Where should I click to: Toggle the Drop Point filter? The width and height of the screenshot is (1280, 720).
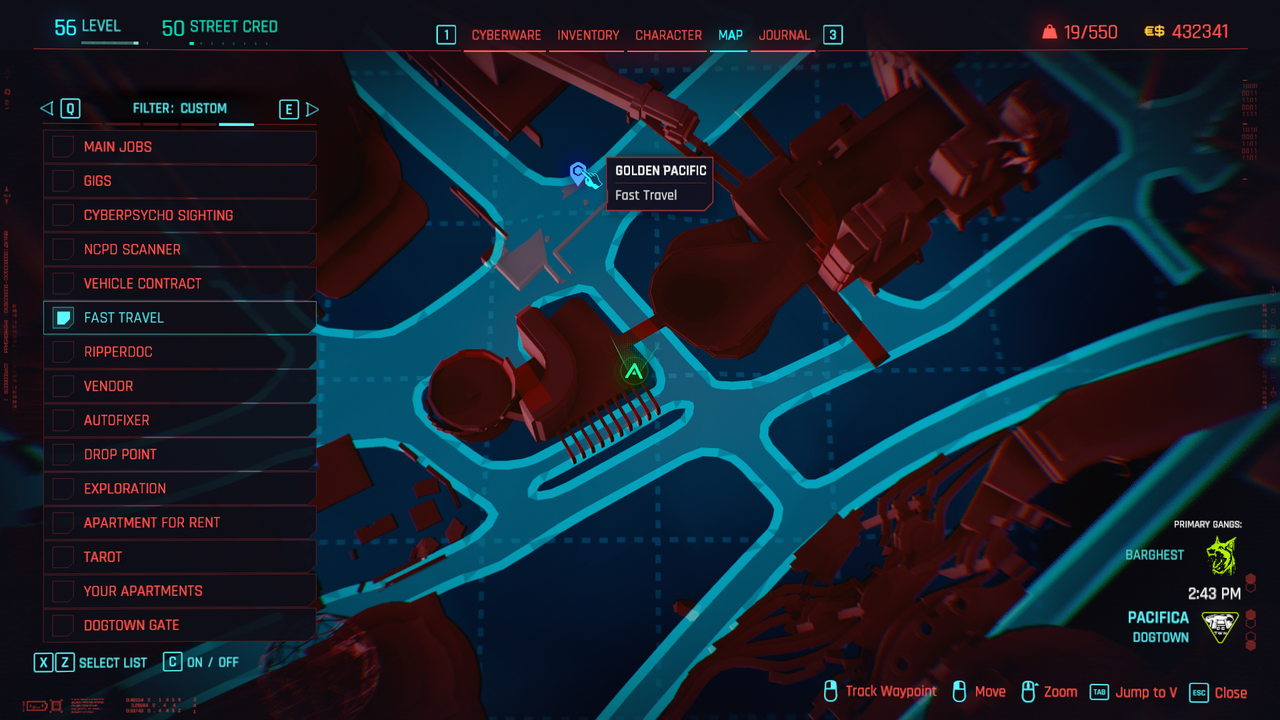click(63, 454)
